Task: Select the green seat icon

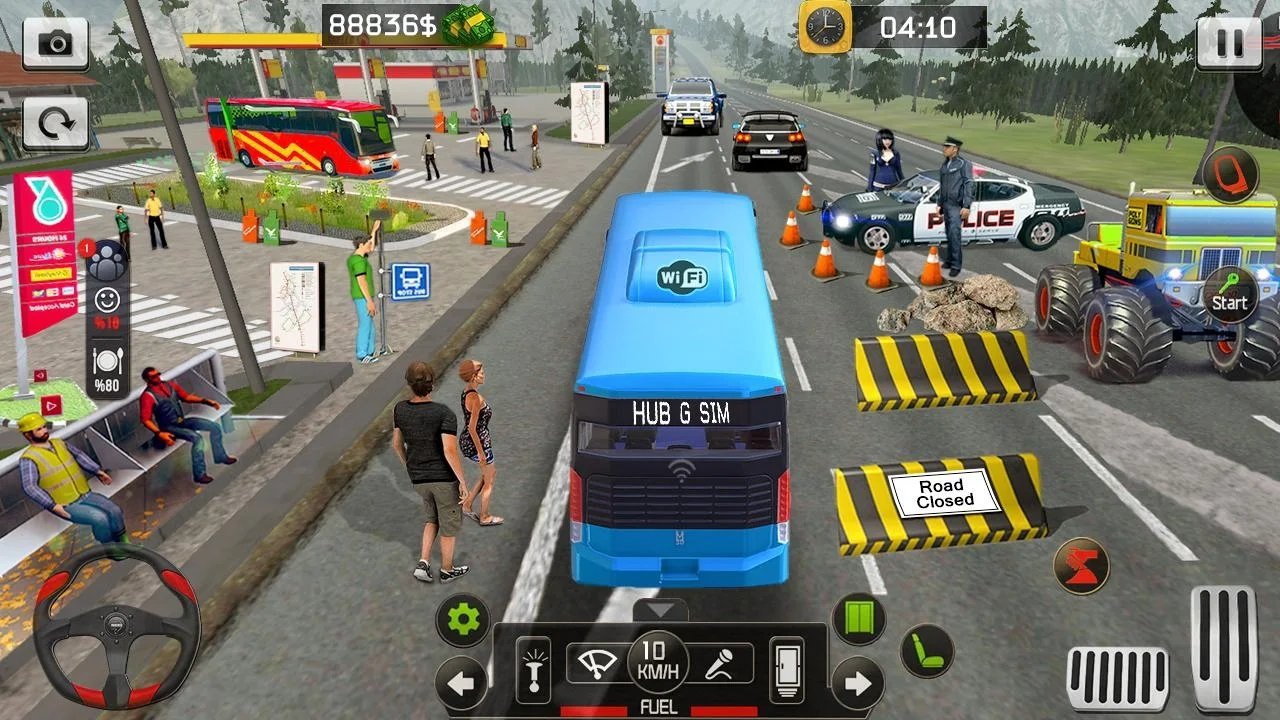Action: [x=927, y=651]
